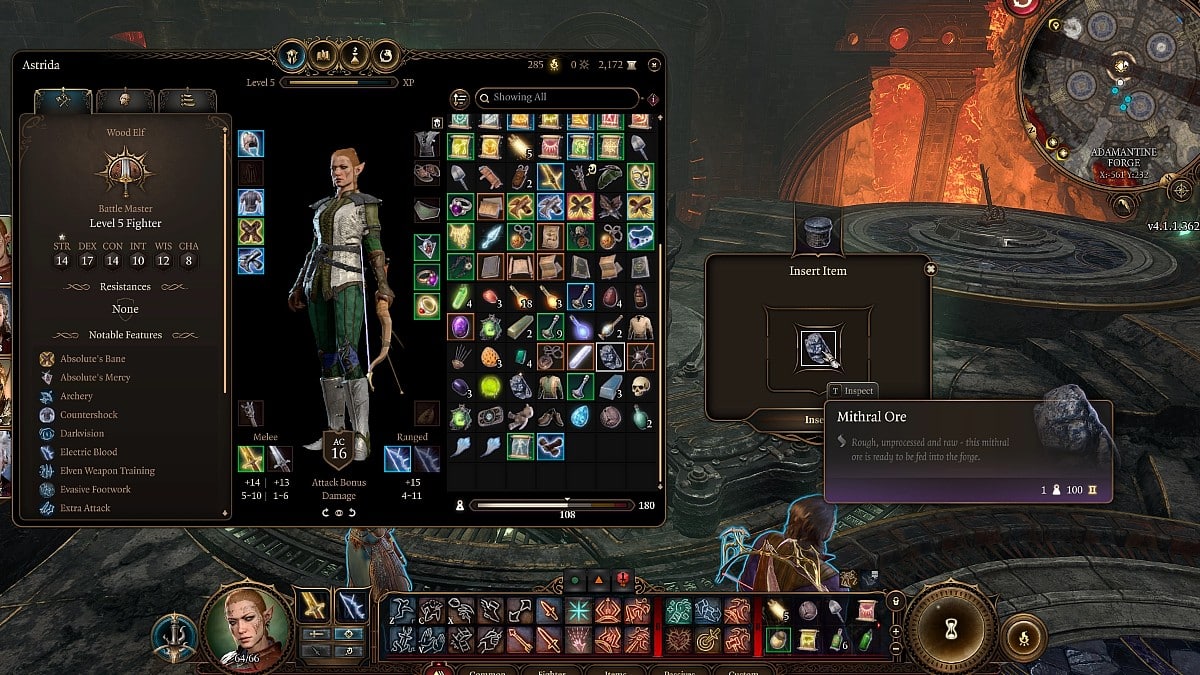1200x675 pixels.
Task: Click the equipped helmet slot
Action: 251,144
